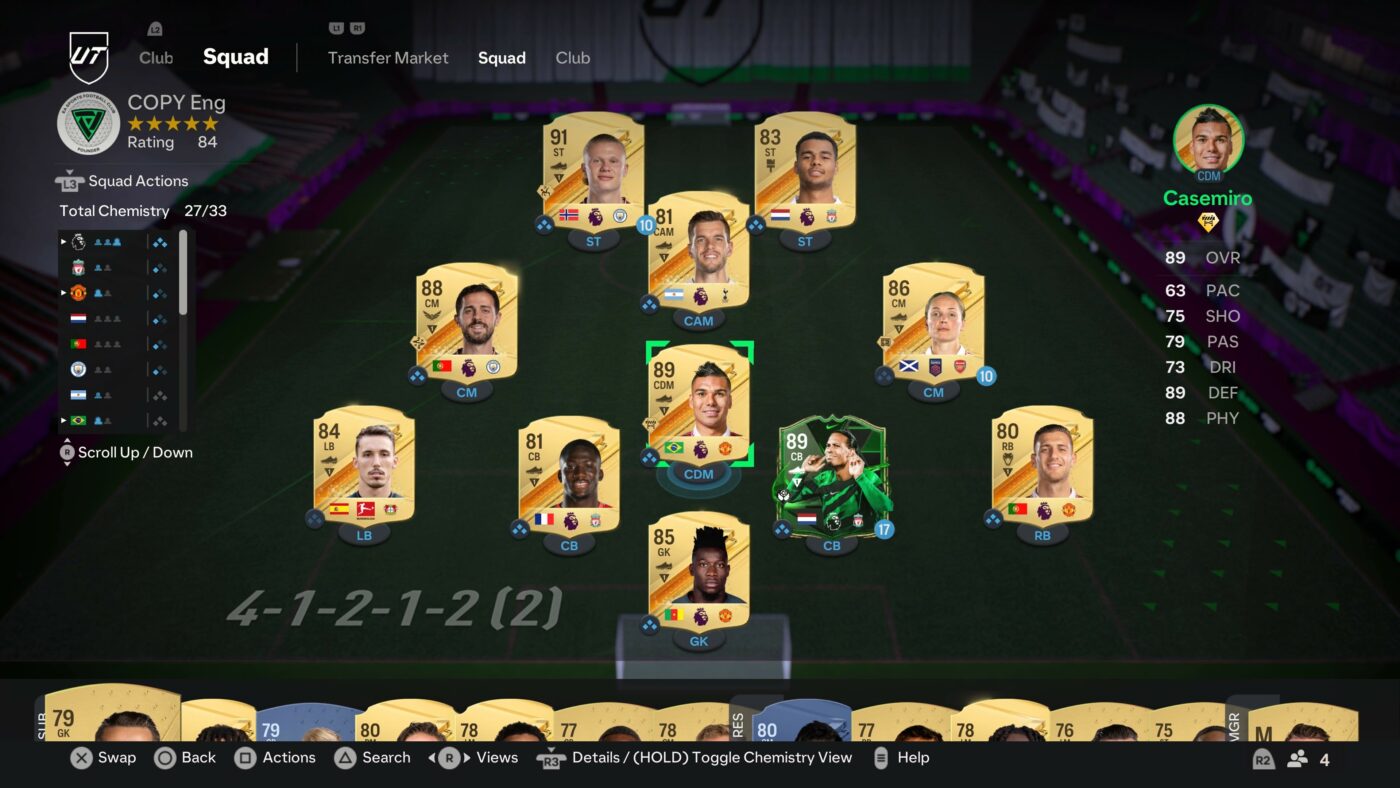Expand the Brazil chemistry row

[63, 419]
